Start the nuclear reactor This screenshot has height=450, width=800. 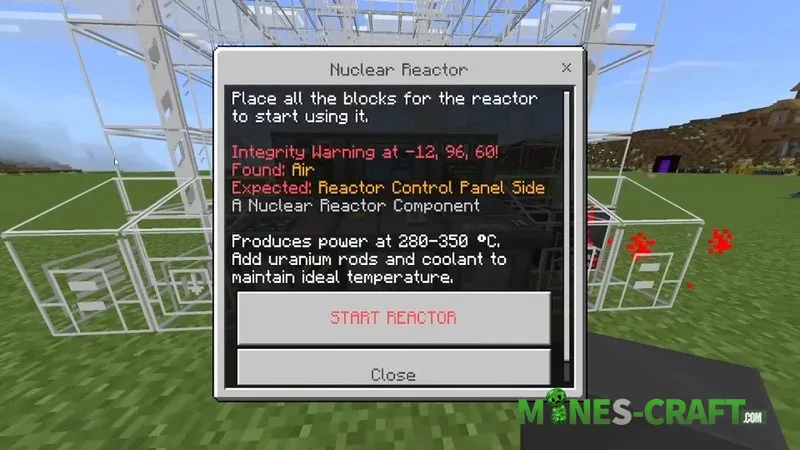(393, 318)
